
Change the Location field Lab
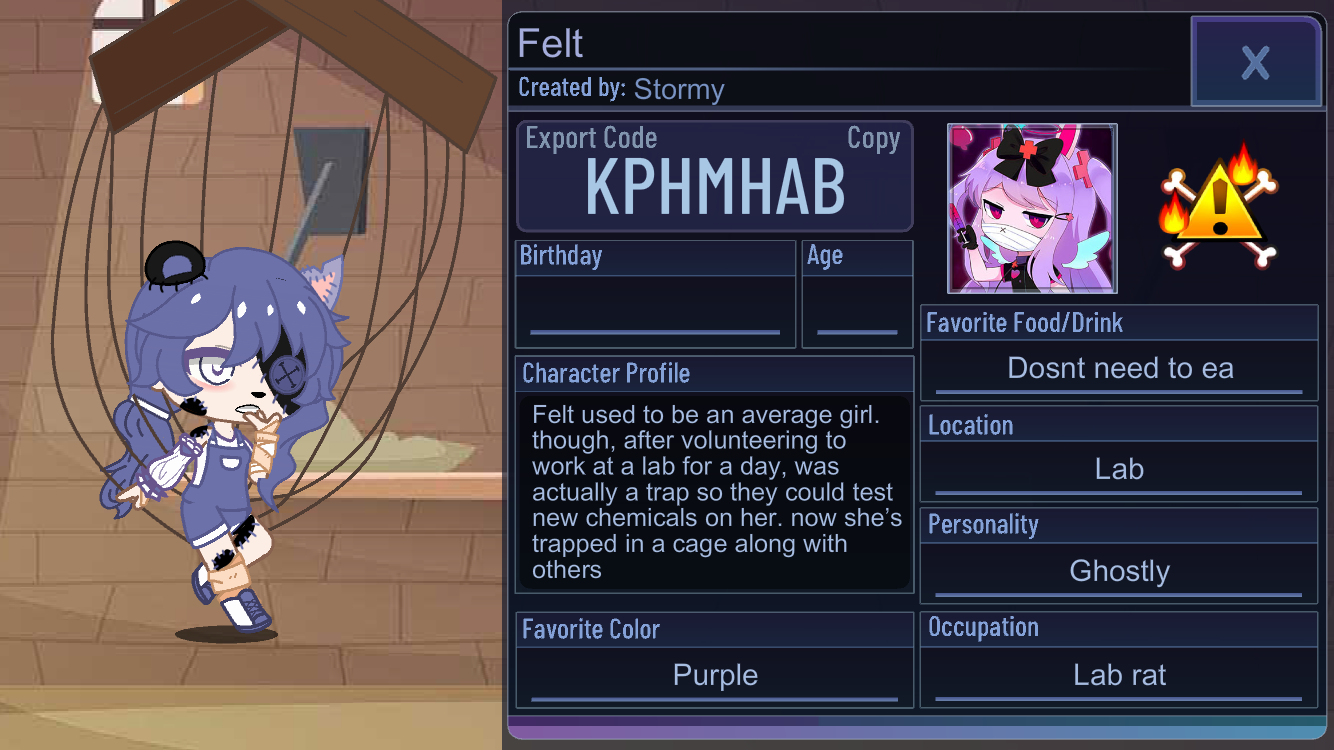click(1119, 470)
